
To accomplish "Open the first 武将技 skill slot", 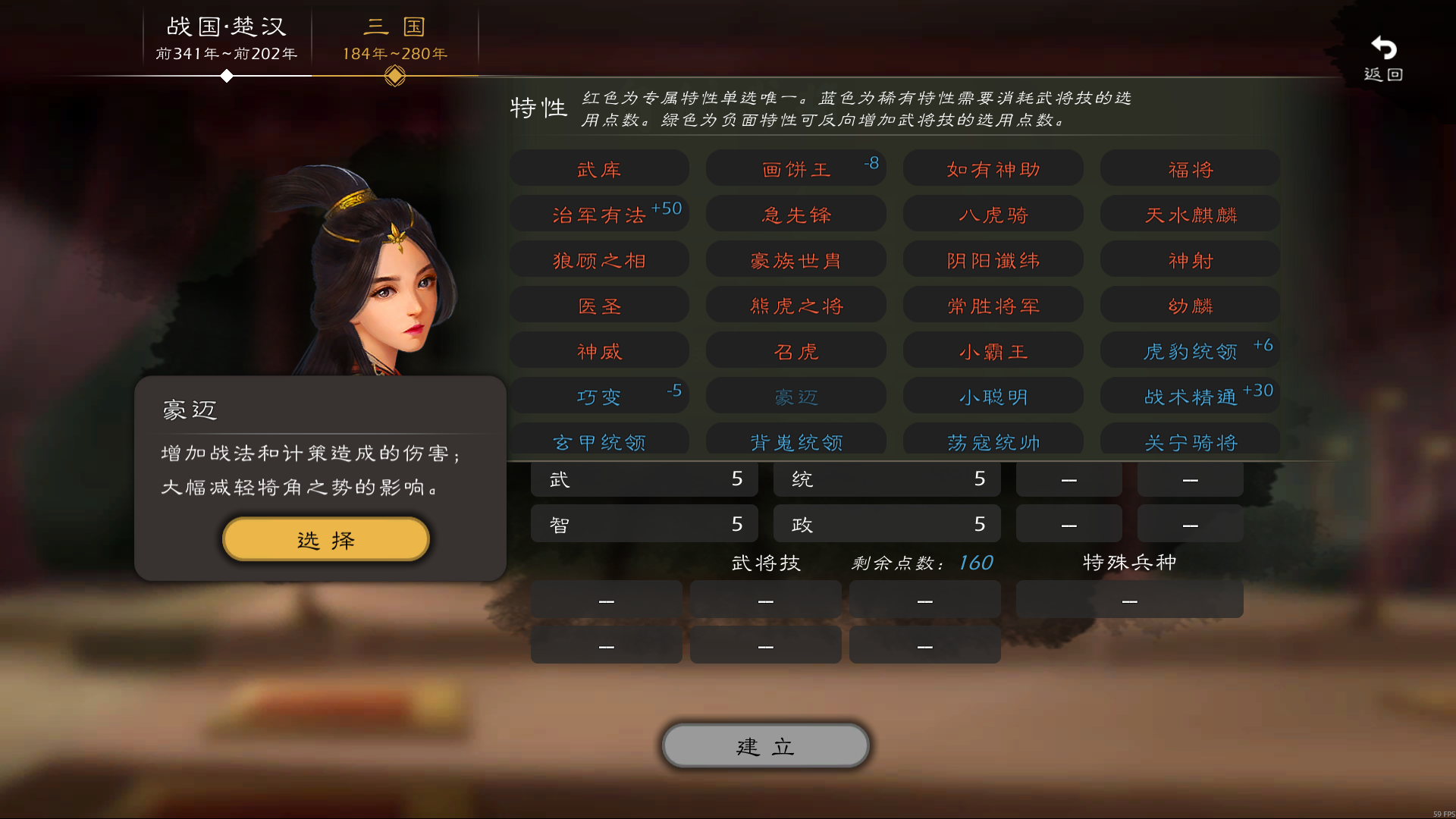I will coord(606,599).
